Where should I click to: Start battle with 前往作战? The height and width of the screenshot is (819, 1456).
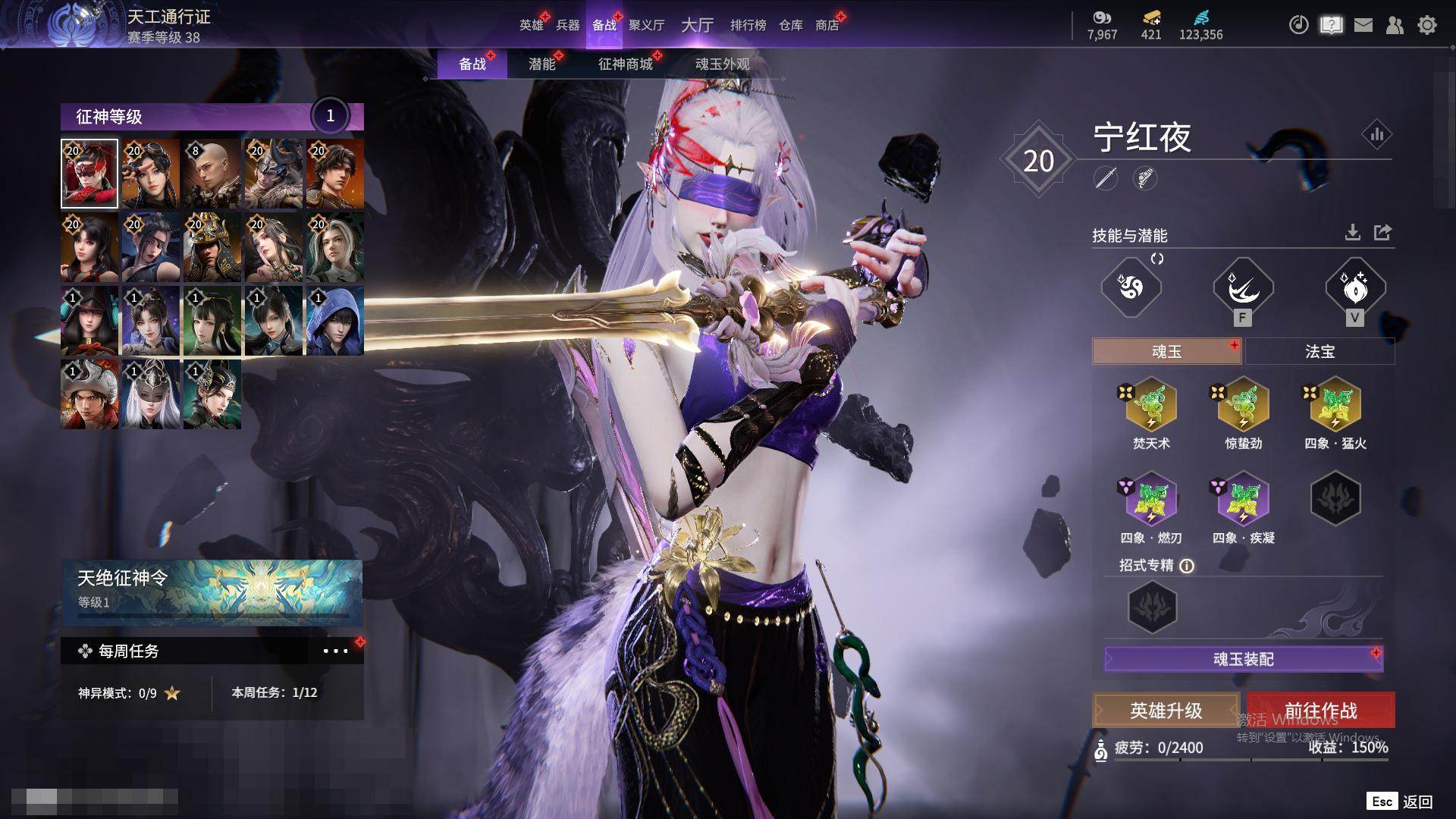coord(1320,711)
